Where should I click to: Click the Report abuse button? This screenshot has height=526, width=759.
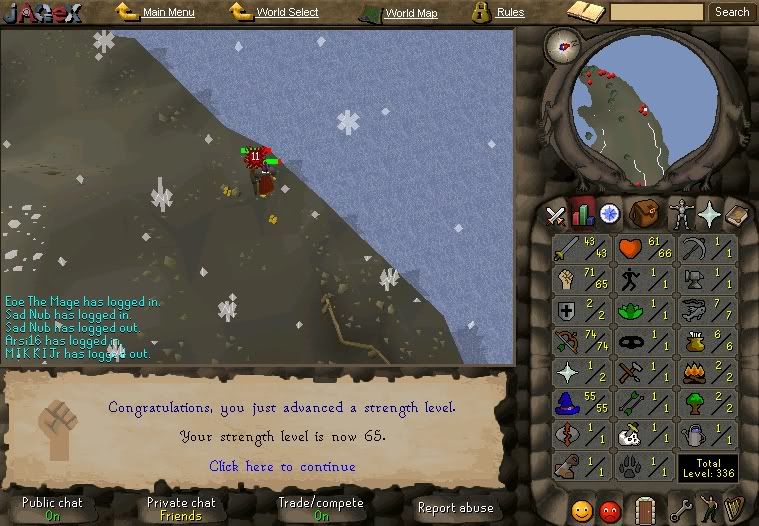coord(455,508)
